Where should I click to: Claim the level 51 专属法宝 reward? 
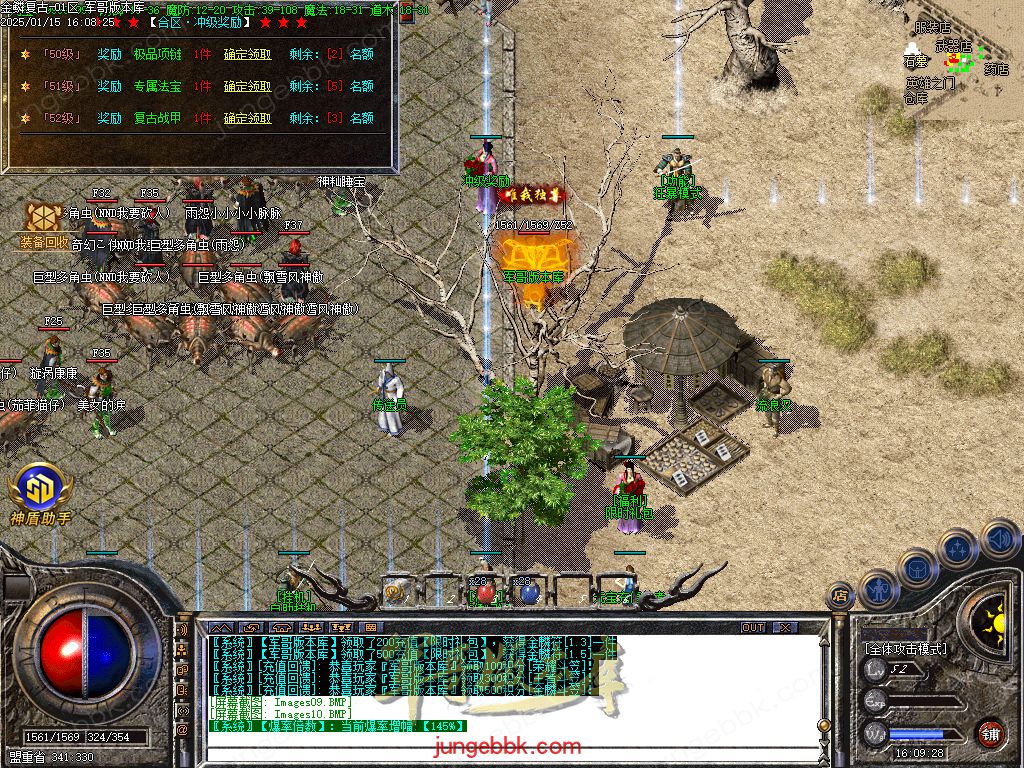(x=247, y=86)
